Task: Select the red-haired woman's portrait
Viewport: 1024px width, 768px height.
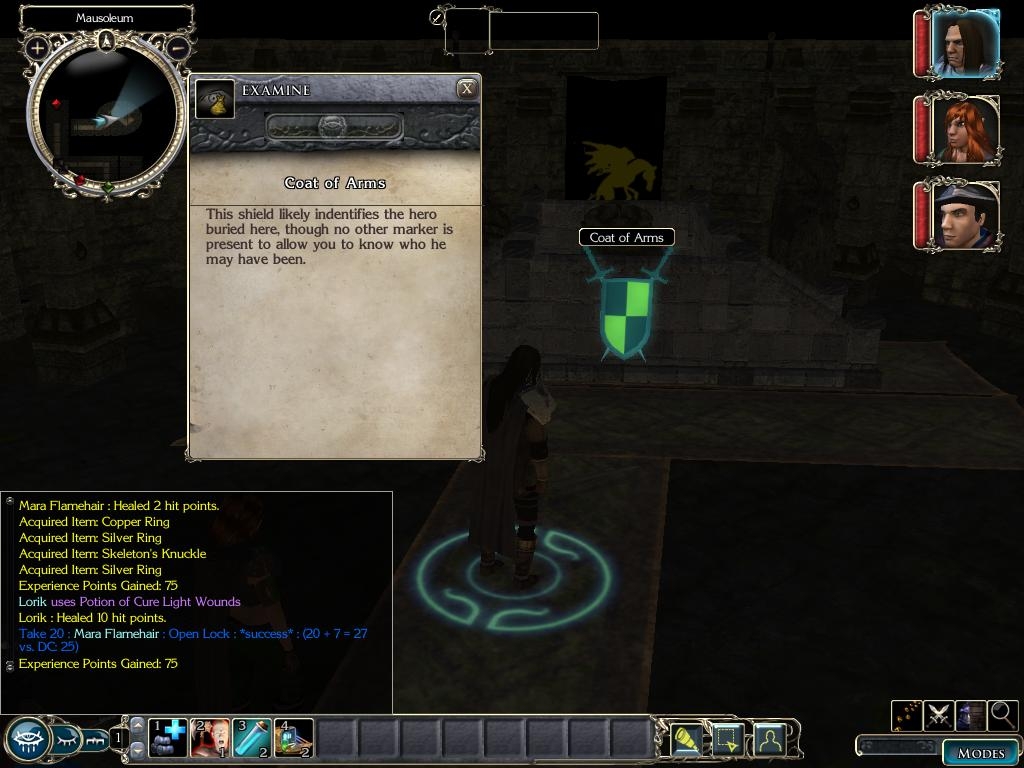Action: (x=964, y=129)
